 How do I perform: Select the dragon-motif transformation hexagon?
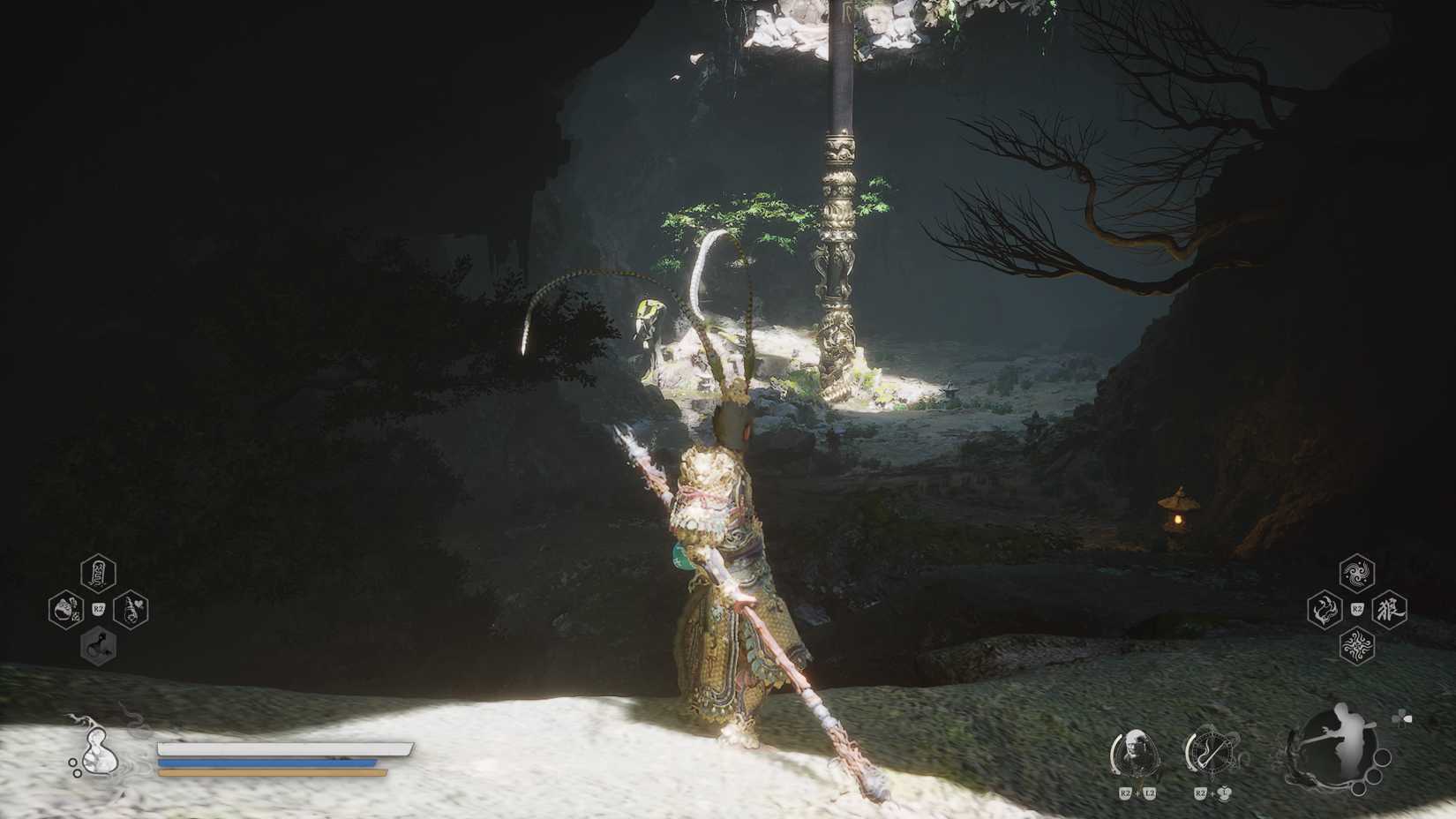pyautogui.click(x=1325, y=609)
